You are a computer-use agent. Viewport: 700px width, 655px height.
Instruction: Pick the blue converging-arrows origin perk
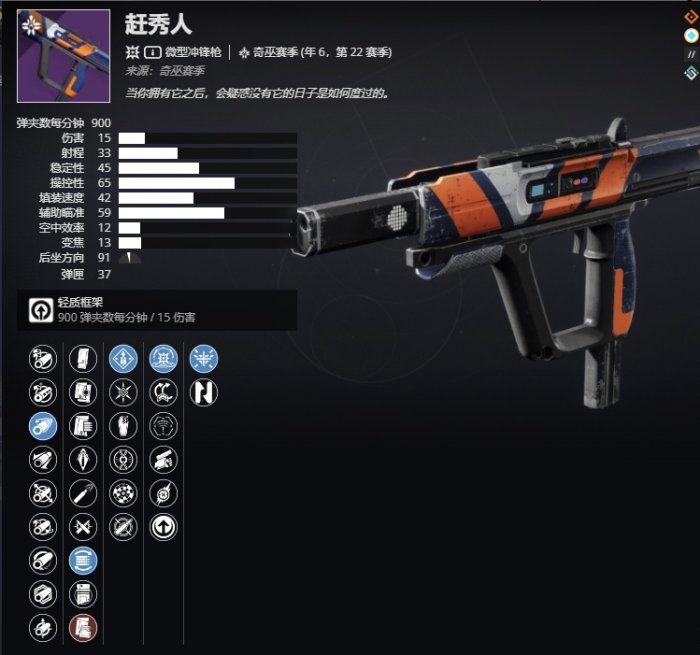pyautogui.click(x=204, y=359)
